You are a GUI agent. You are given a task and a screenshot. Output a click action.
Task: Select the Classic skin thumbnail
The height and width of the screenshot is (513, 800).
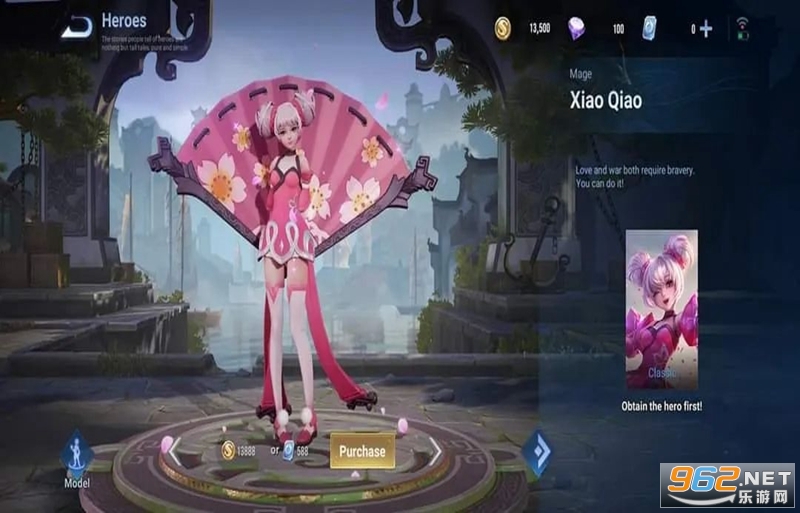pyautogui.click(x=660, y=311)
